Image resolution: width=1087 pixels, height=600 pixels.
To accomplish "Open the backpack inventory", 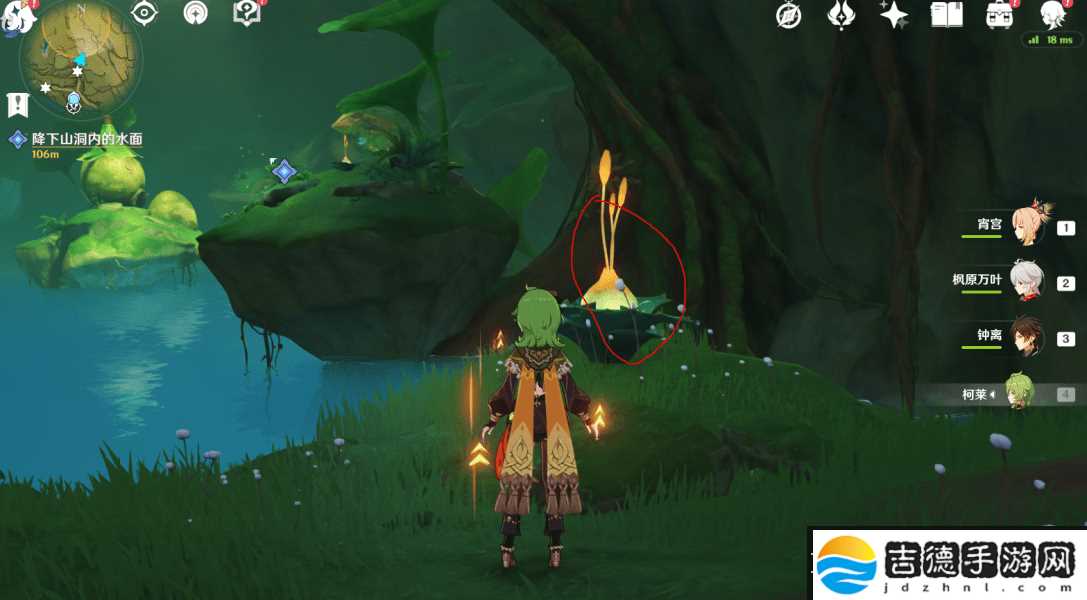I will [999, 15].
